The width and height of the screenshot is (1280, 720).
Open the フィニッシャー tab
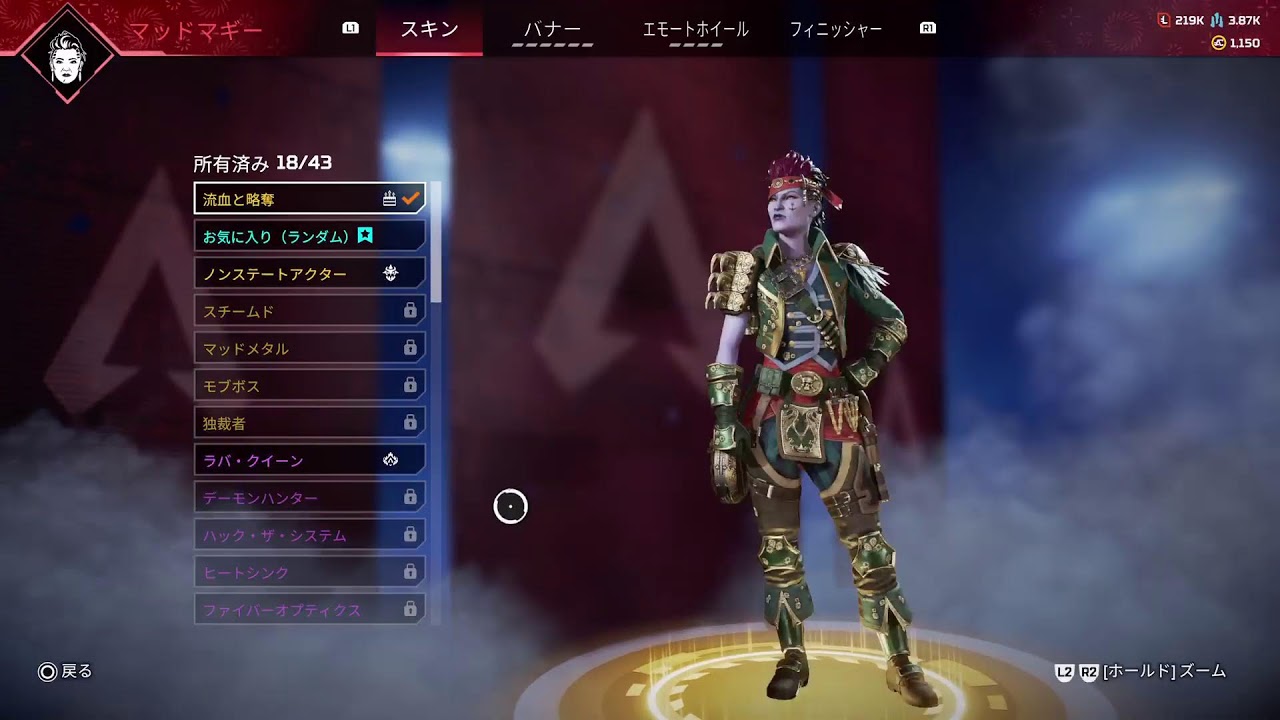(835, 29)
